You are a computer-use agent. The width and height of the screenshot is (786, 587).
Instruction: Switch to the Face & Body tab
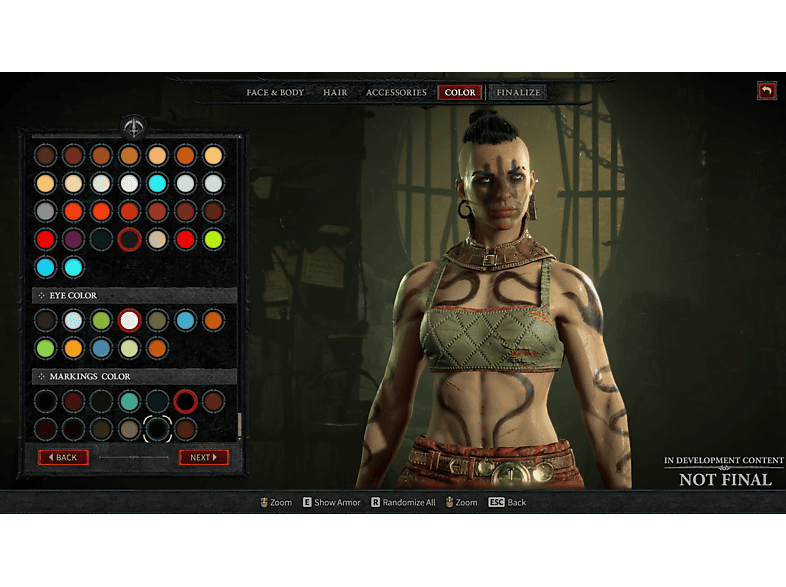[x=275, y=93]
